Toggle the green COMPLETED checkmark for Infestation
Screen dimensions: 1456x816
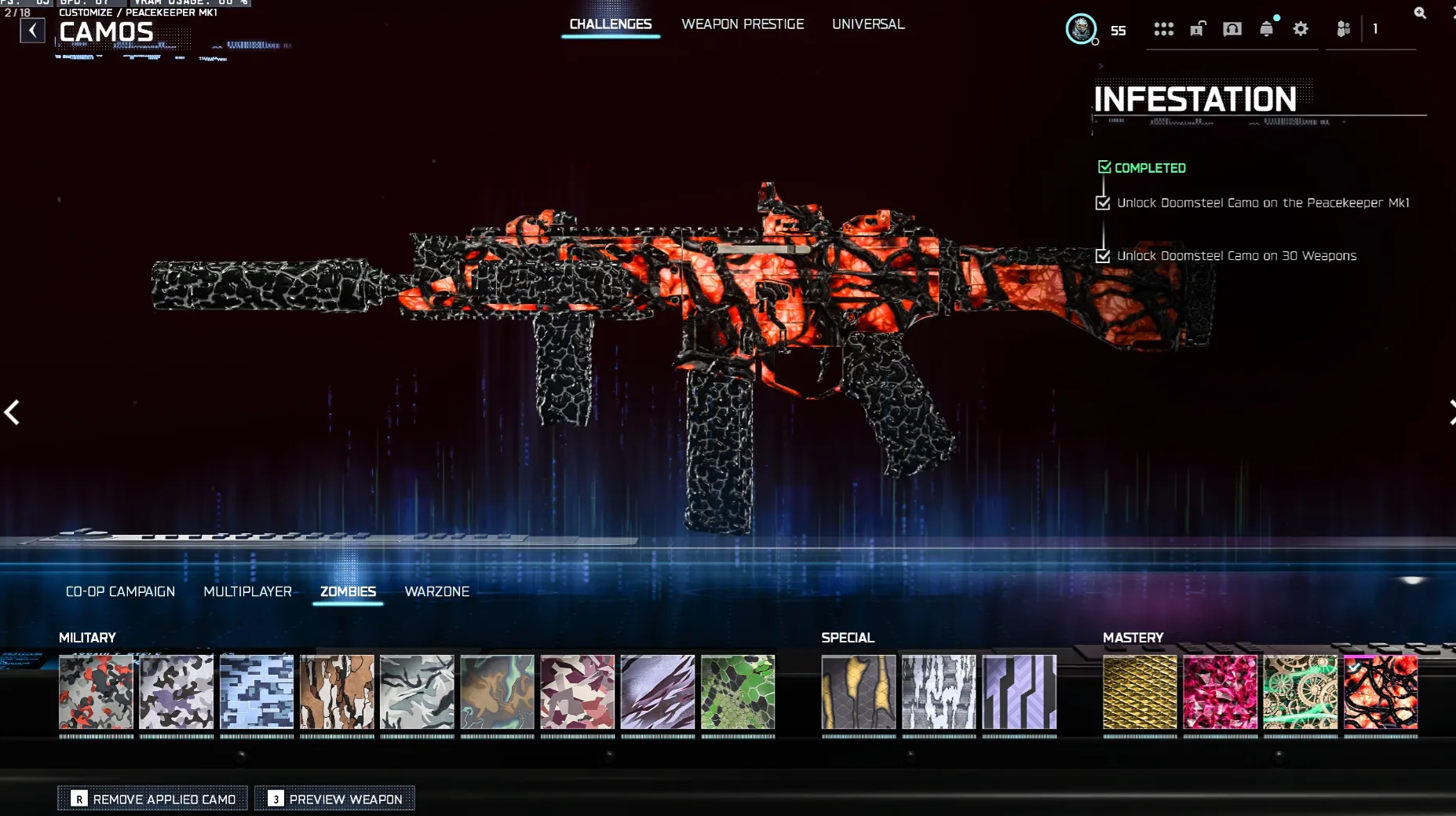[x=1104, y=166]
